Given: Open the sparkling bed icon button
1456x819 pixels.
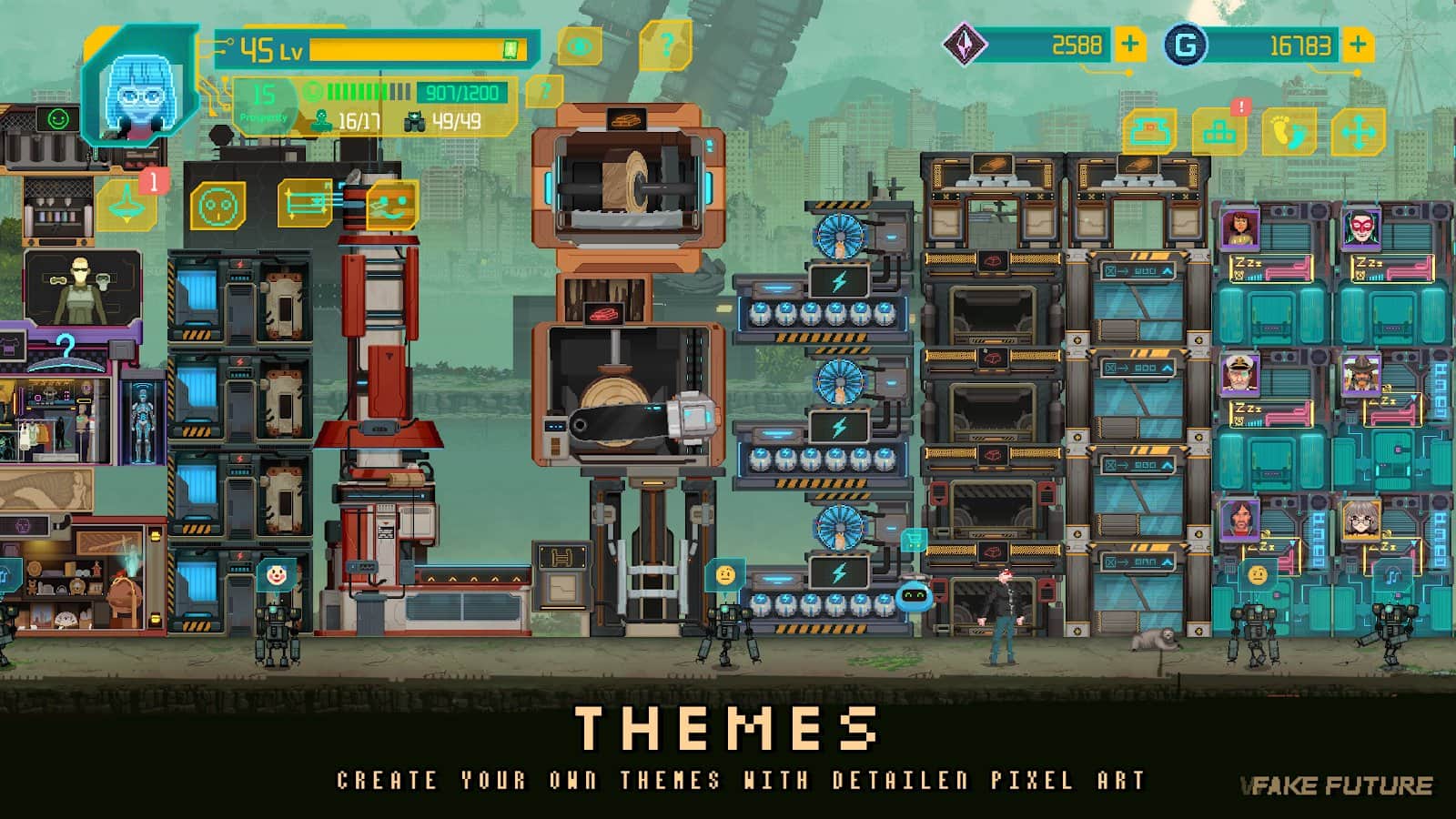Looking at the screenshot, I should click(307, 202).
